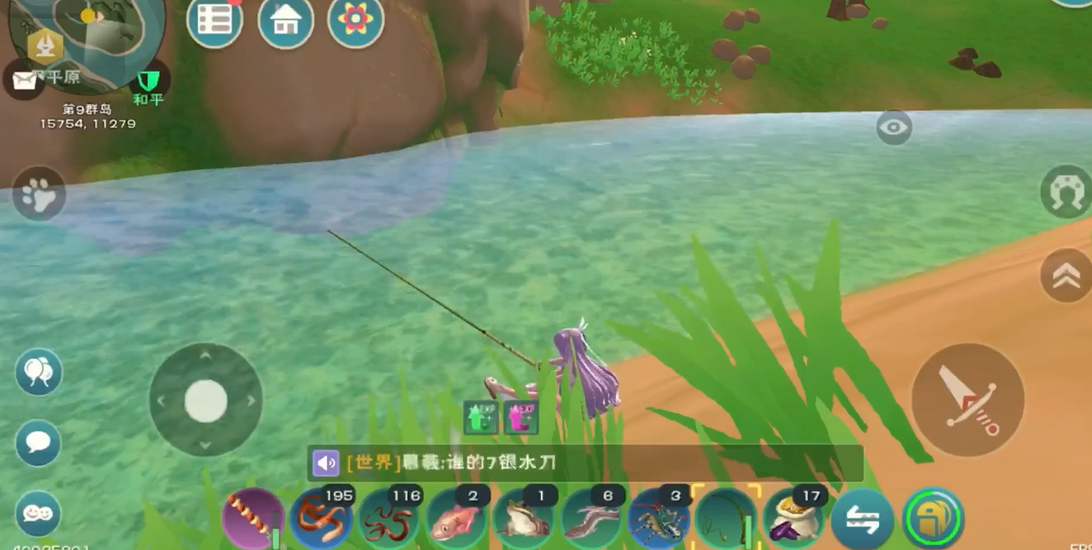This screenshot has height=550, width=1092.
Task: Select the fishing rod hotbar slot
Action: (x=727, y=520)
